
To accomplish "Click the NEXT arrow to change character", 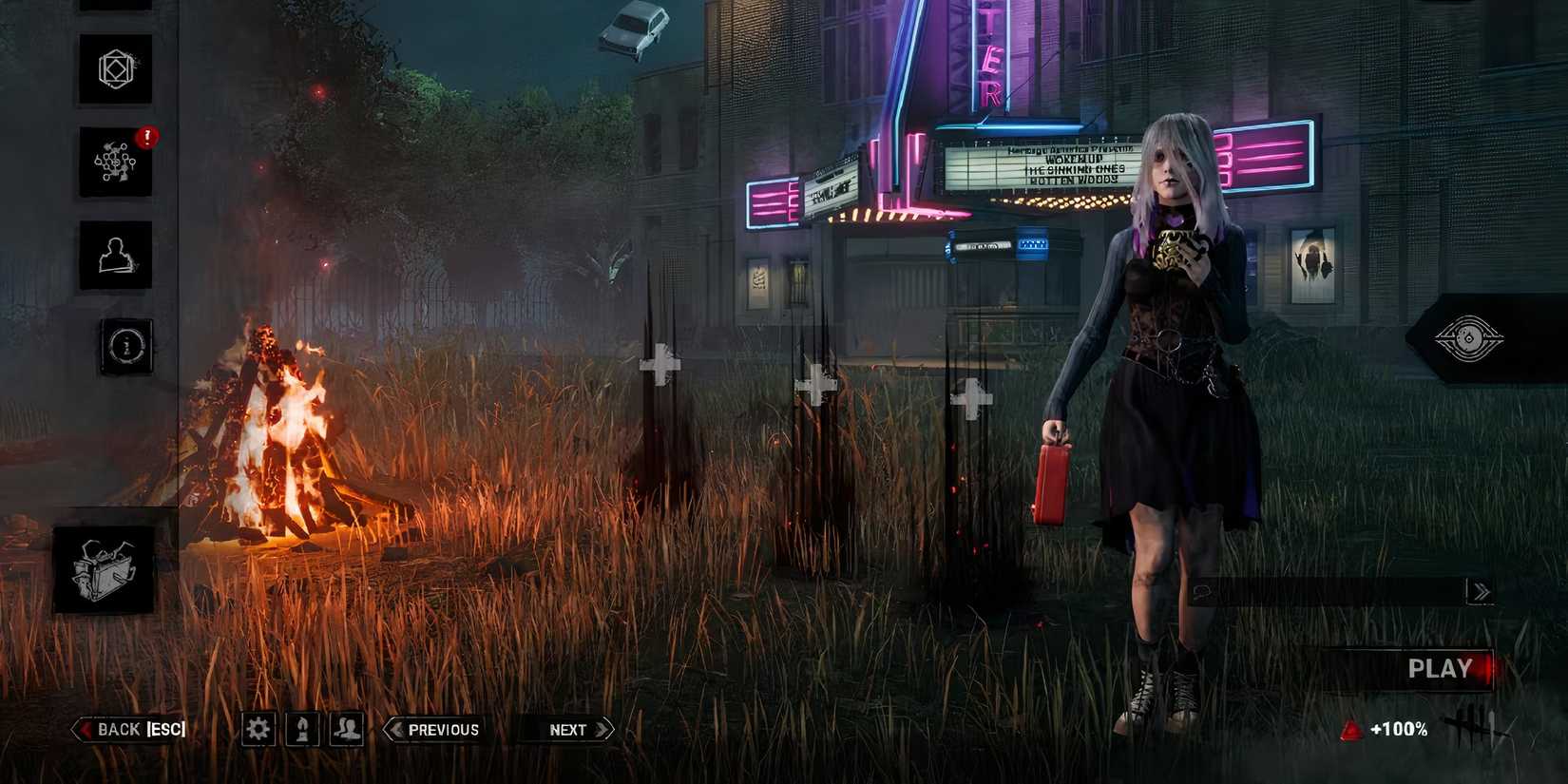I will (566, 729).
